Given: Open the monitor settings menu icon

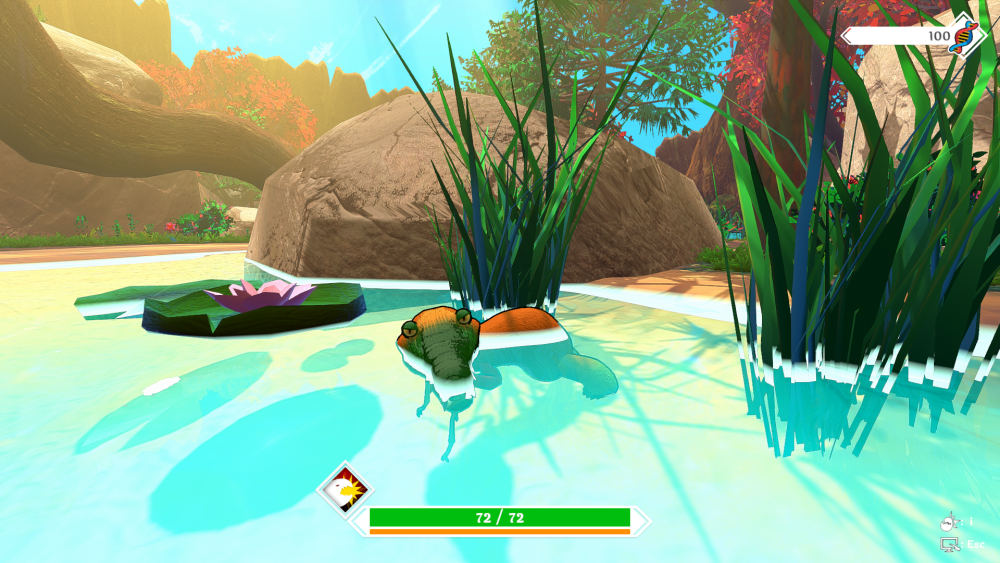Looking at the screenshot, I should coord(949,545).
